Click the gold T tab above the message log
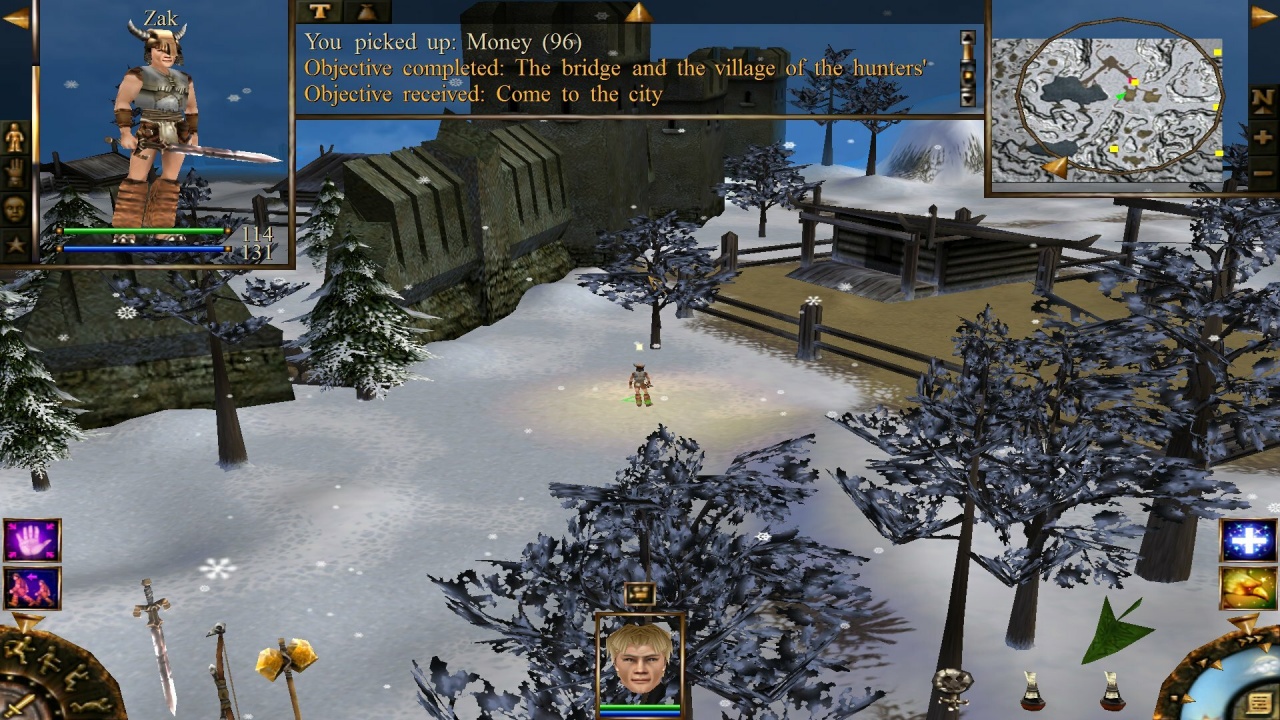 click(318, 11)
